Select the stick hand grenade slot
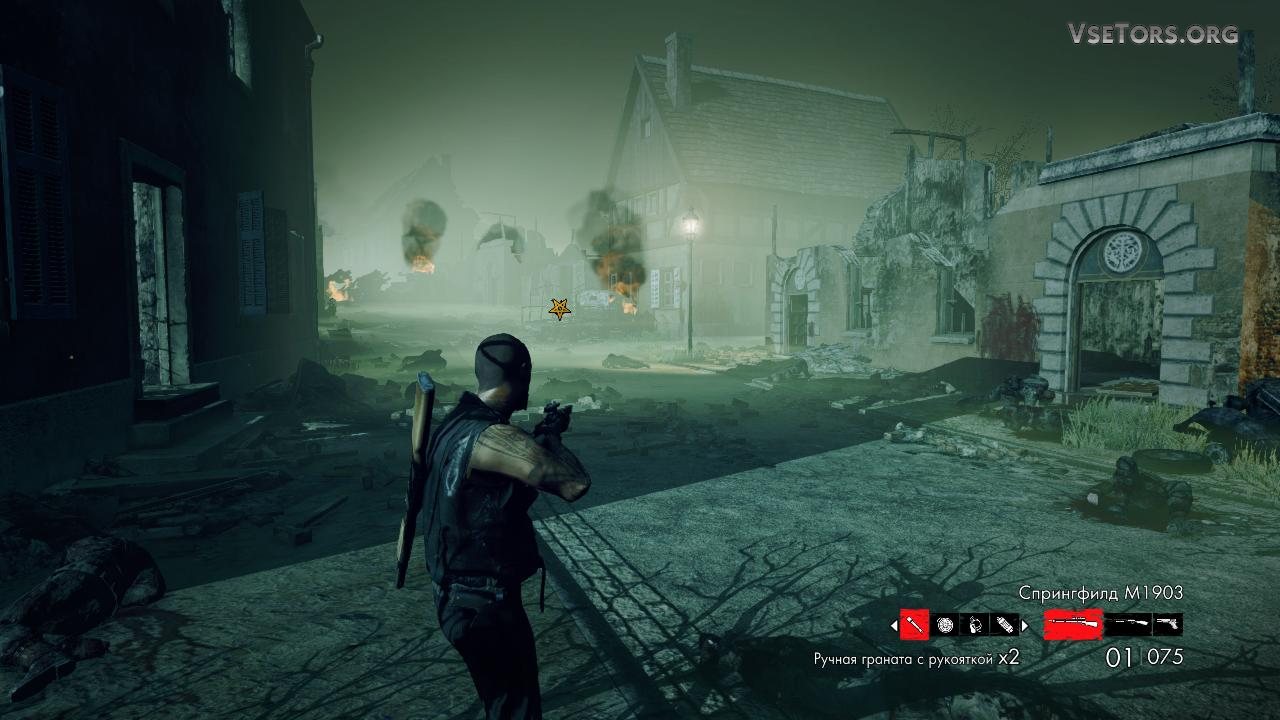1280x720 pixels. coord(914,625)
